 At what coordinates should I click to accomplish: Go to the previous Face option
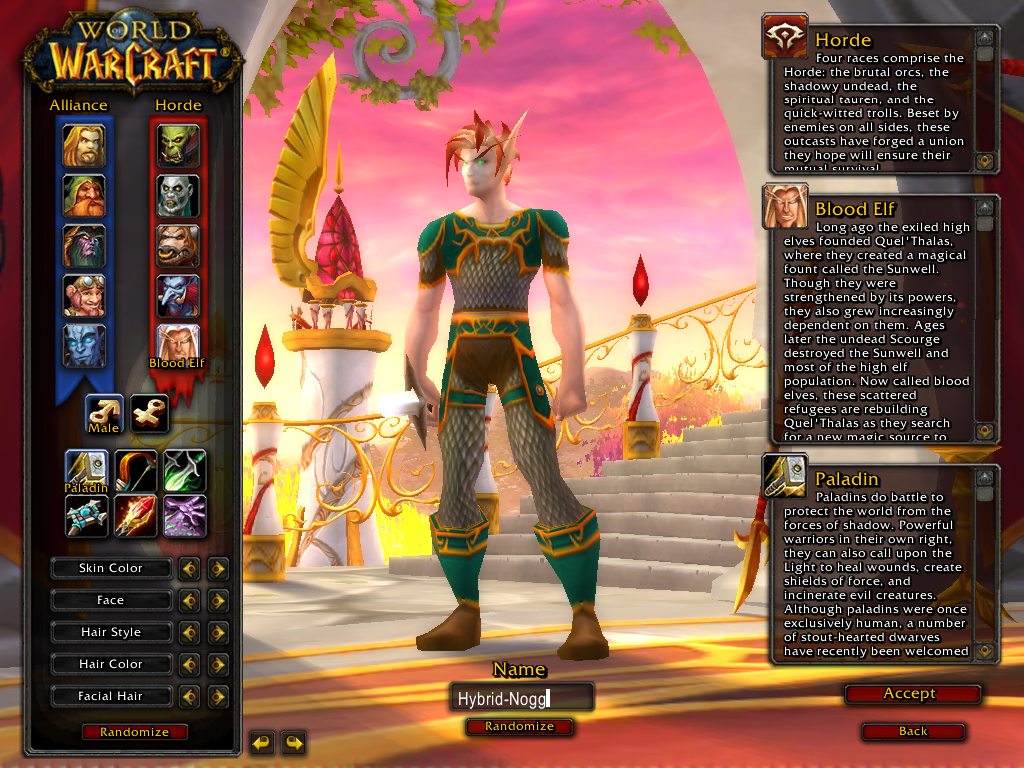point(189,601)
